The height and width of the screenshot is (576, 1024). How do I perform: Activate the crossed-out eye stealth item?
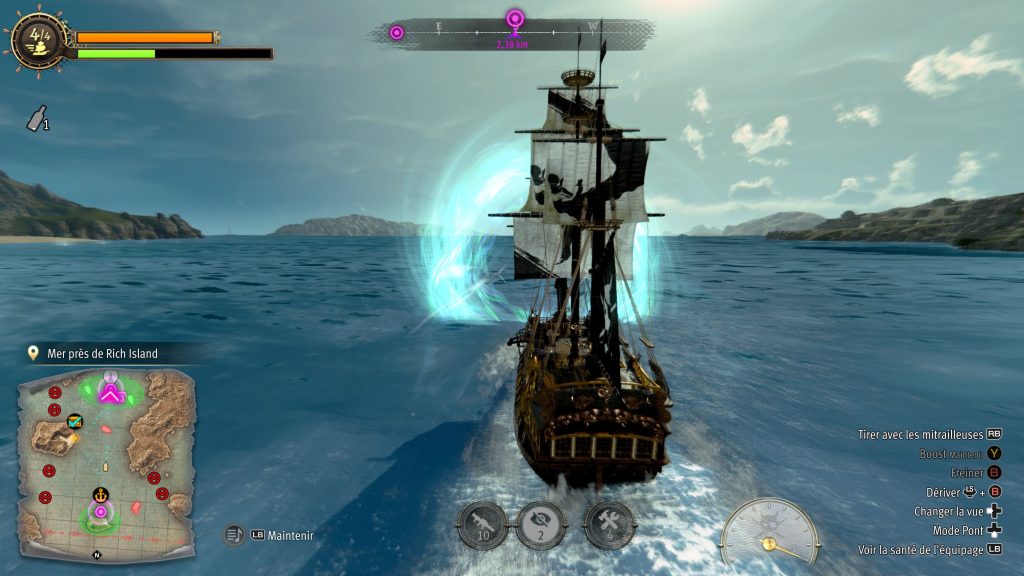[x=541, y=525]
